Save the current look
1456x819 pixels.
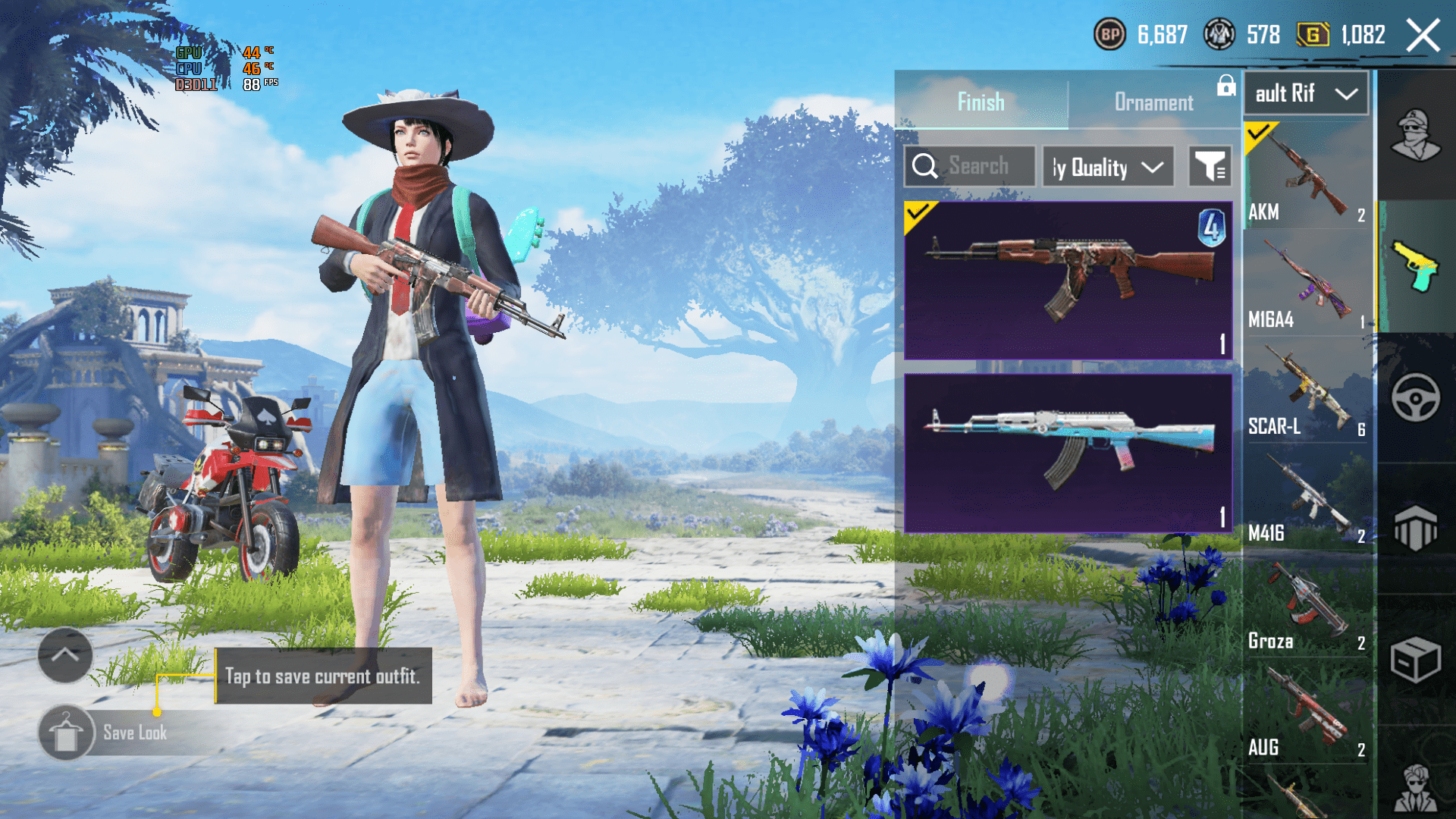pos(106,733)
